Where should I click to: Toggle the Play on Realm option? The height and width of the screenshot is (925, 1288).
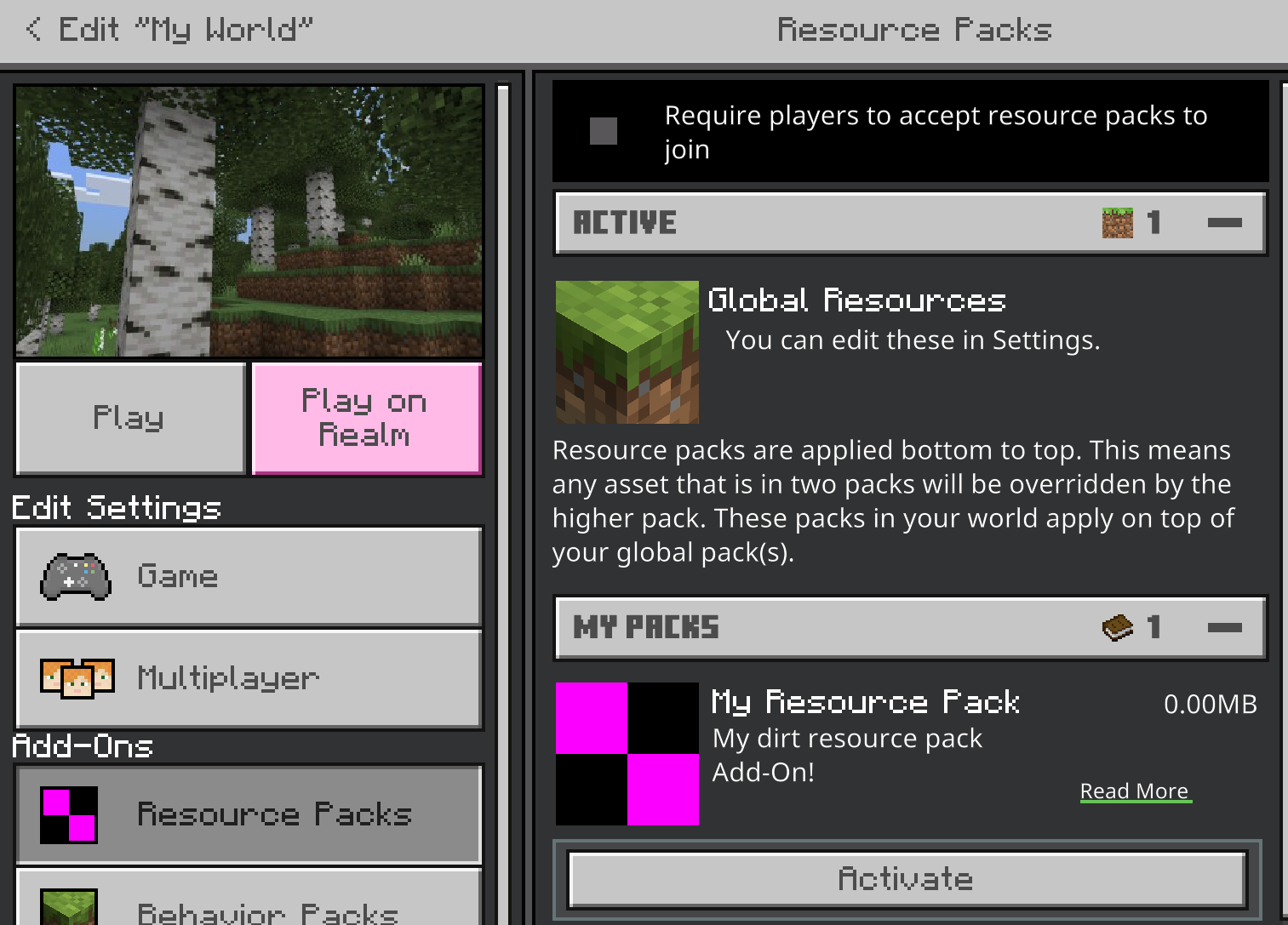(x=366, y=418)
